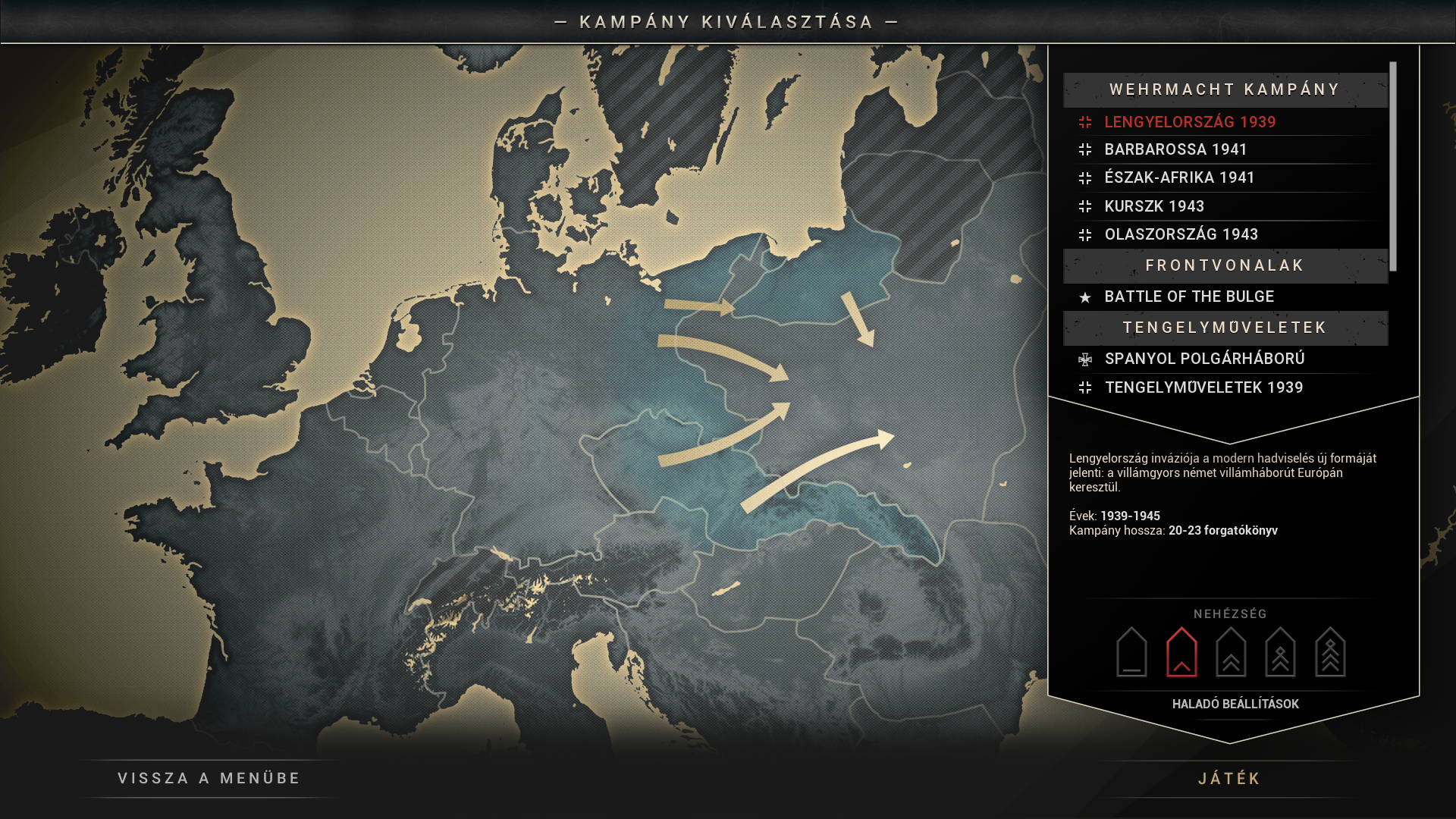The height and width of the screenshot is (819, 1456).
Task: Choose the lowest difficulty rank badge
Action: (1131, 652)
